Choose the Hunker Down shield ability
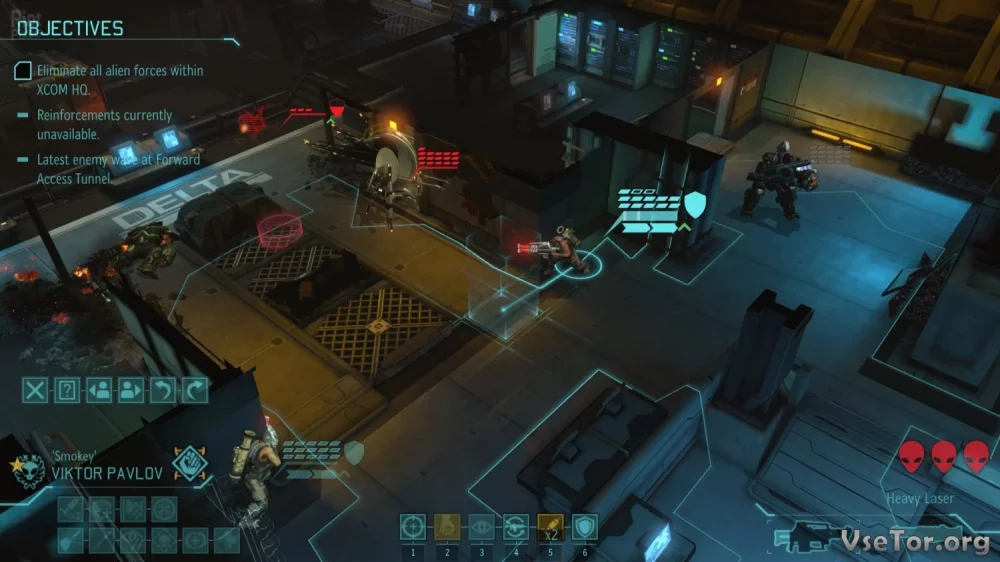The image size is (1000, 562). coord(585,527)
